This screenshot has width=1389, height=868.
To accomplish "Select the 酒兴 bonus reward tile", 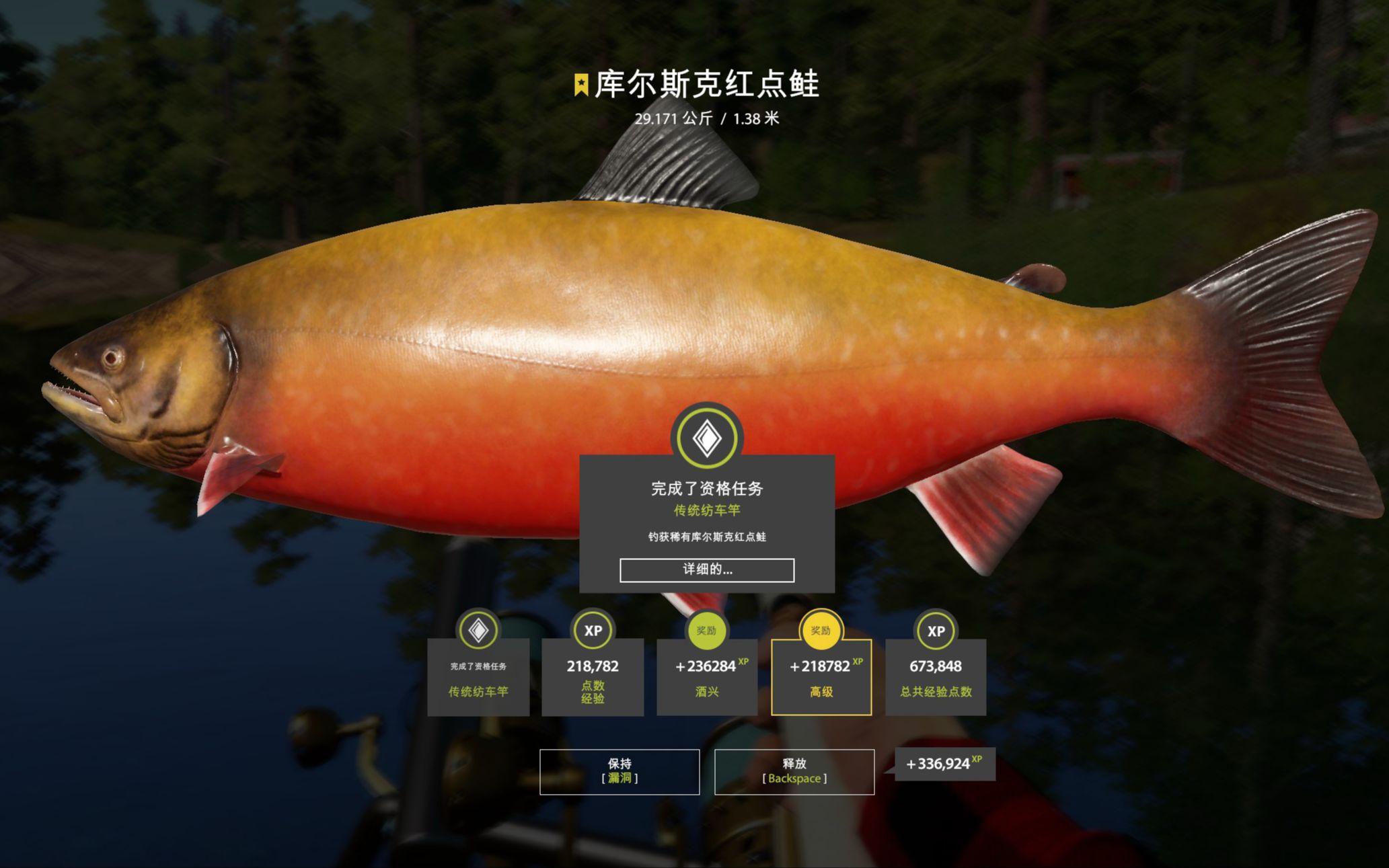I will pyautogui.click(x=706, y=676).
